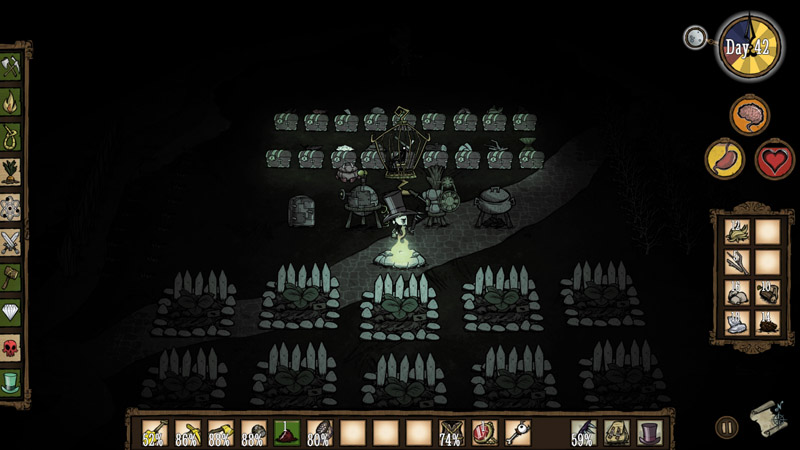Pause the game

point(727,428)
